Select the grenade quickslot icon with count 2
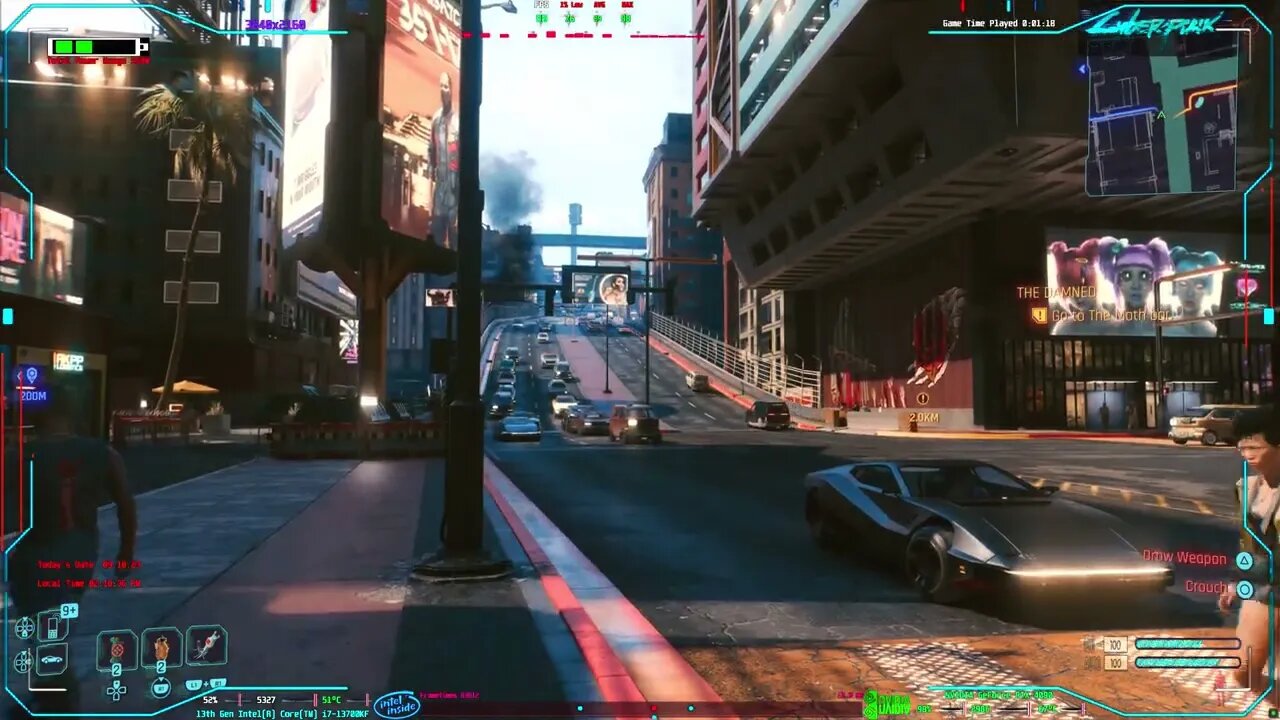1280x720 pixels. 116,650
